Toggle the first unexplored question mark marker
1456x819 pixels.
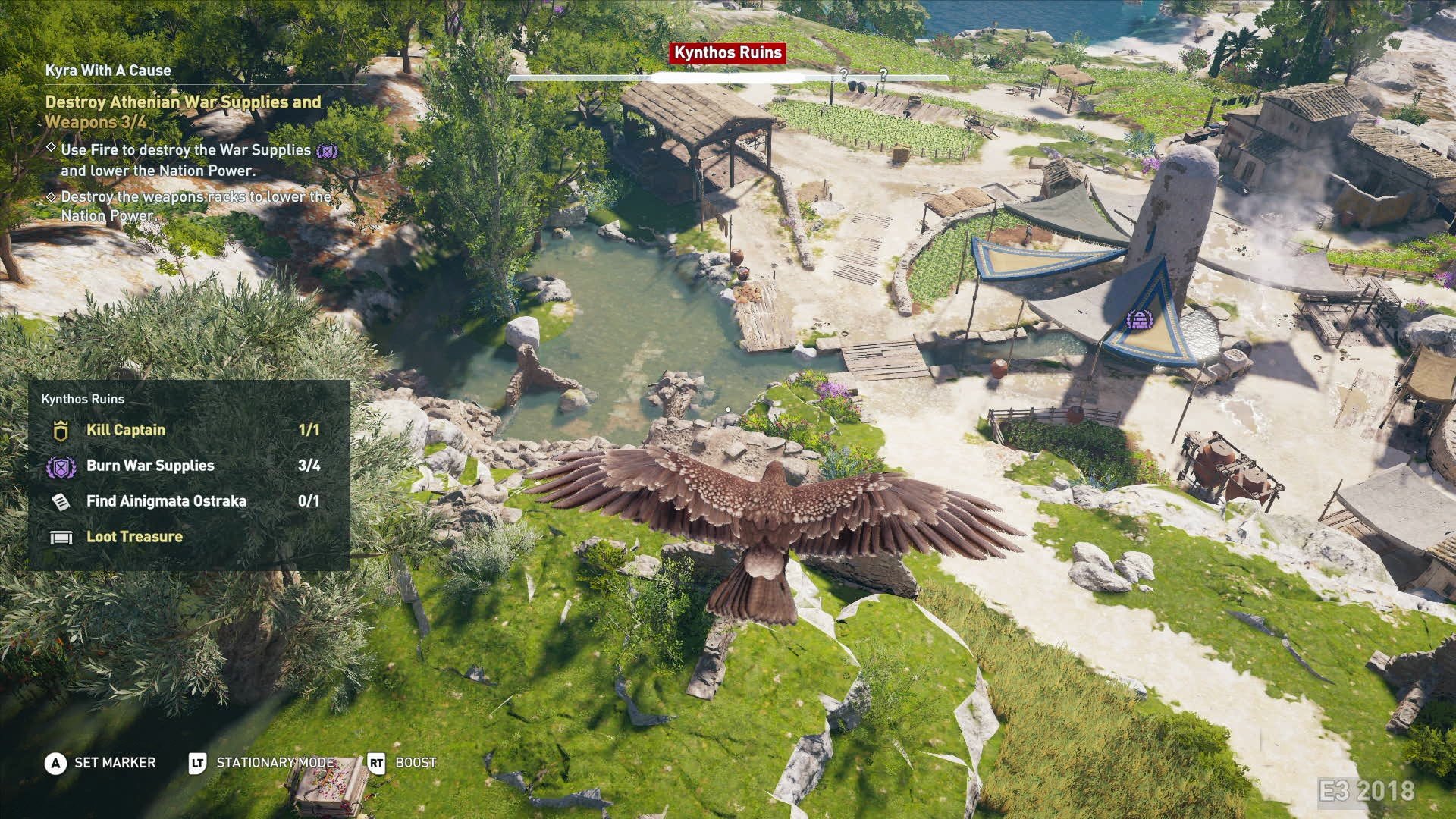click(x=844, y=75)
